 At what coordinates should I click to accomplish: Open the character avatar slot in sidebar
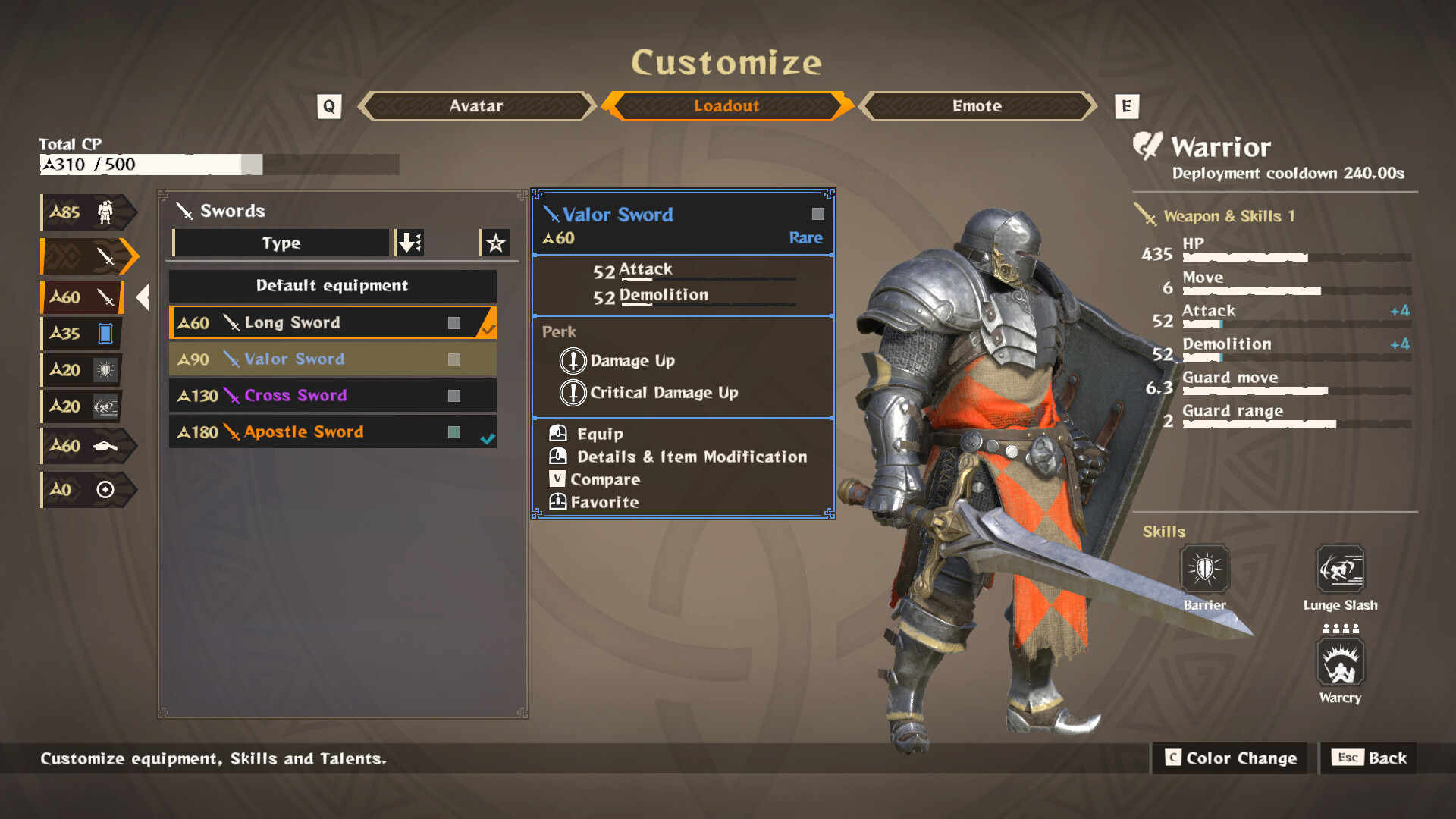pyautogui.click(x=87, y=212)
